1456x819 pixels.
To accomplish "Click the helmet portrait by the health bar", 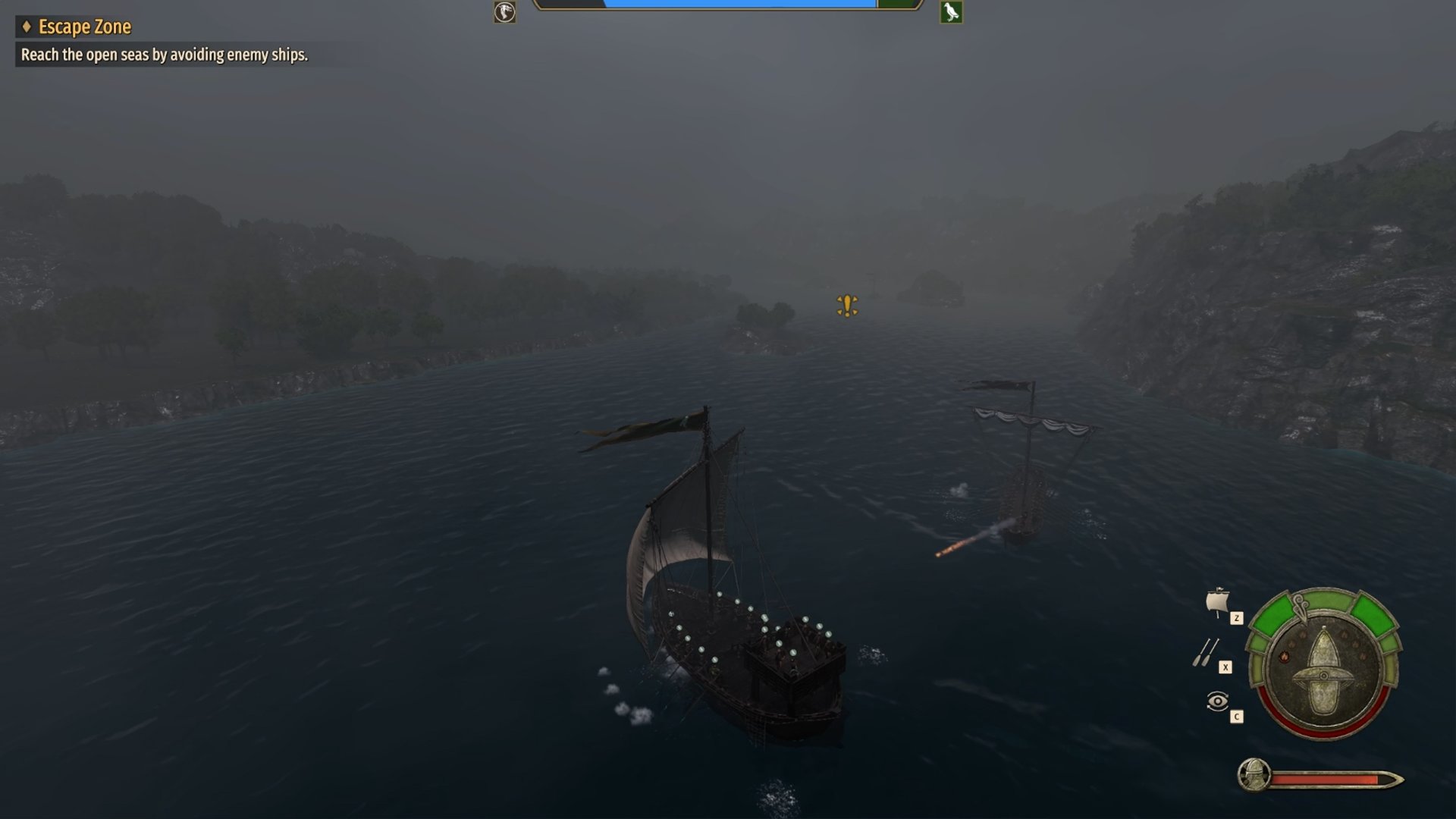I will coord(1254,775).
